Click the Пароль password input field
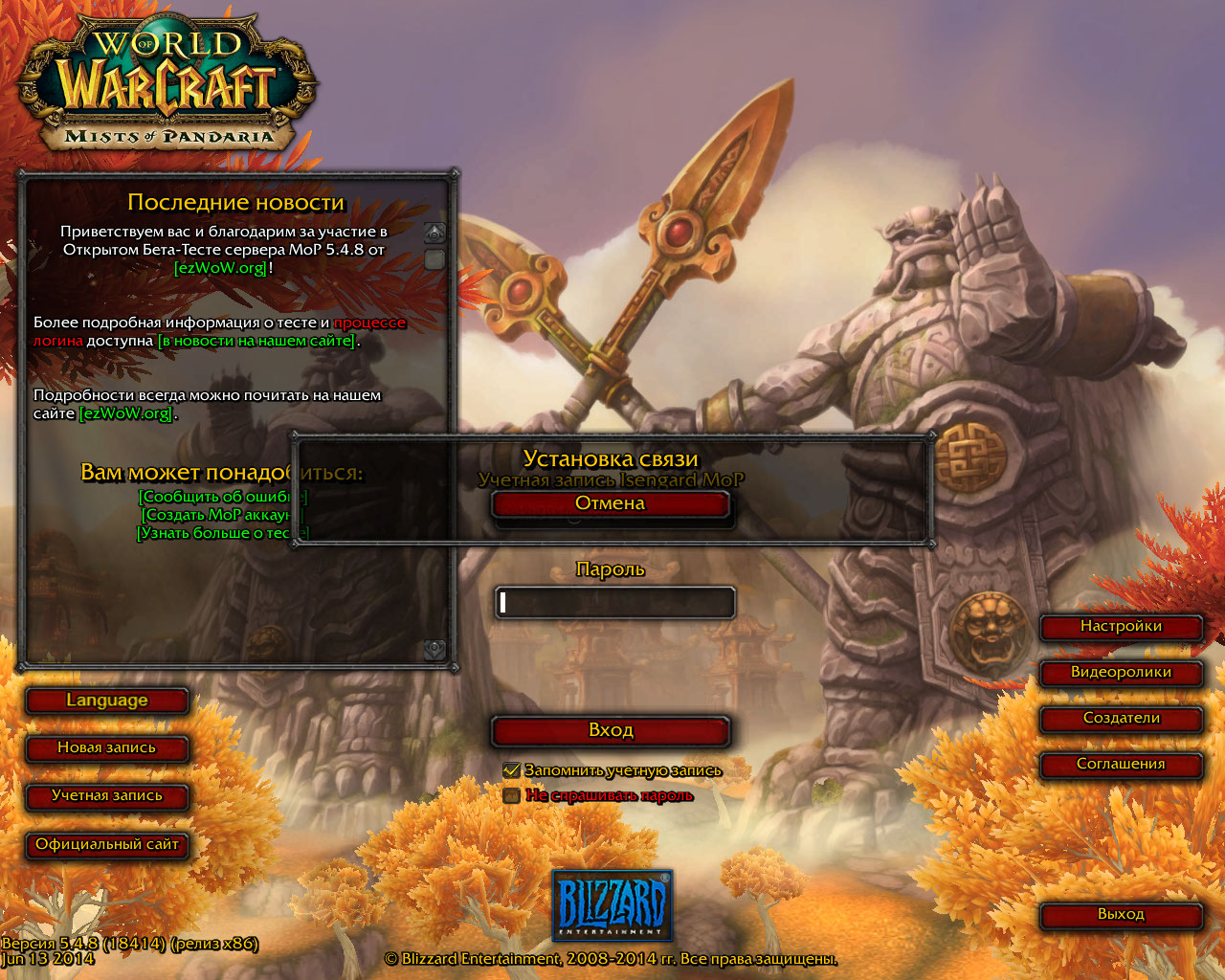The width and height of the screenshot is (1225, 980). [x=614, y=603]
